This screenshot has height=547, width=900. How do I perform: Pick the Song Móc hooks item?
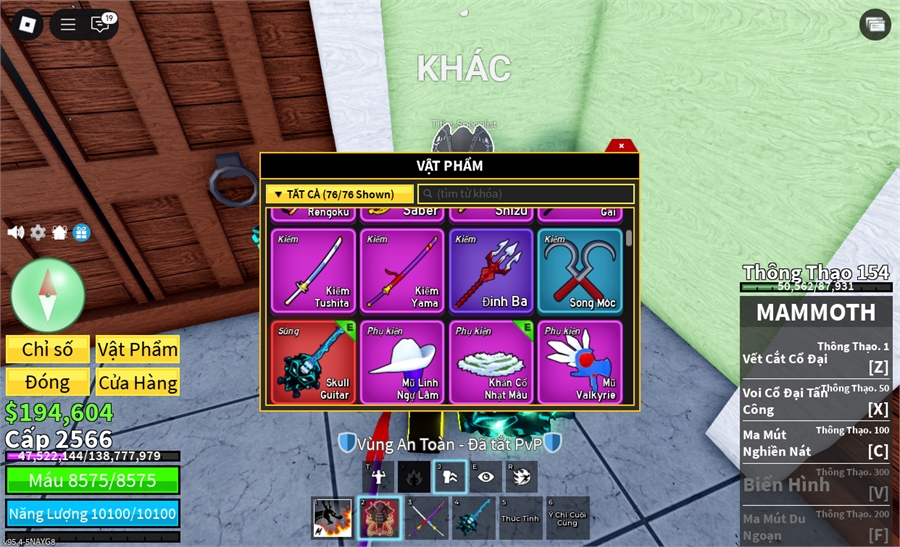point(580,271)
